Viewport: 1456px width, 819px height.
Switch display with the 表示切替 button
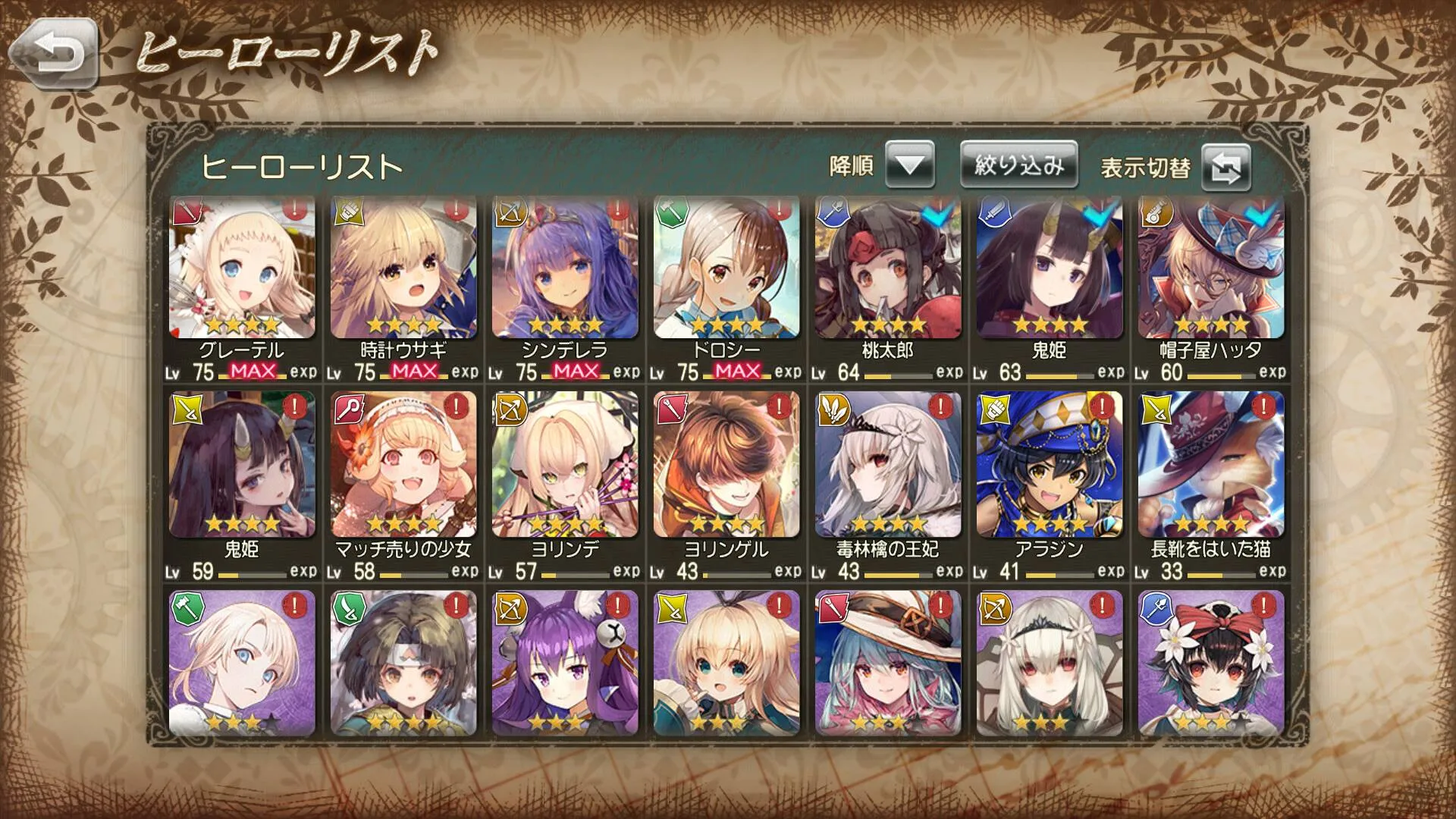click(x=1225, y=167)
